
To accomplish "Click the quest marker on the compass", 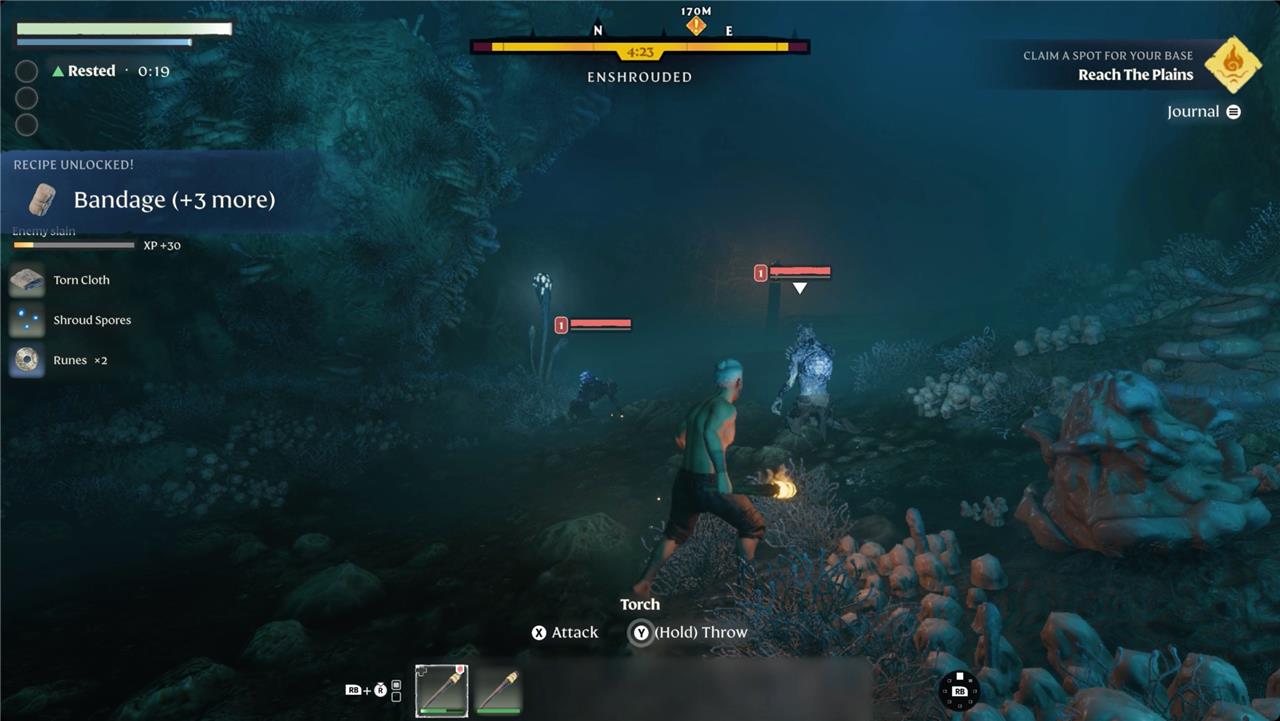I will (696, 26).
